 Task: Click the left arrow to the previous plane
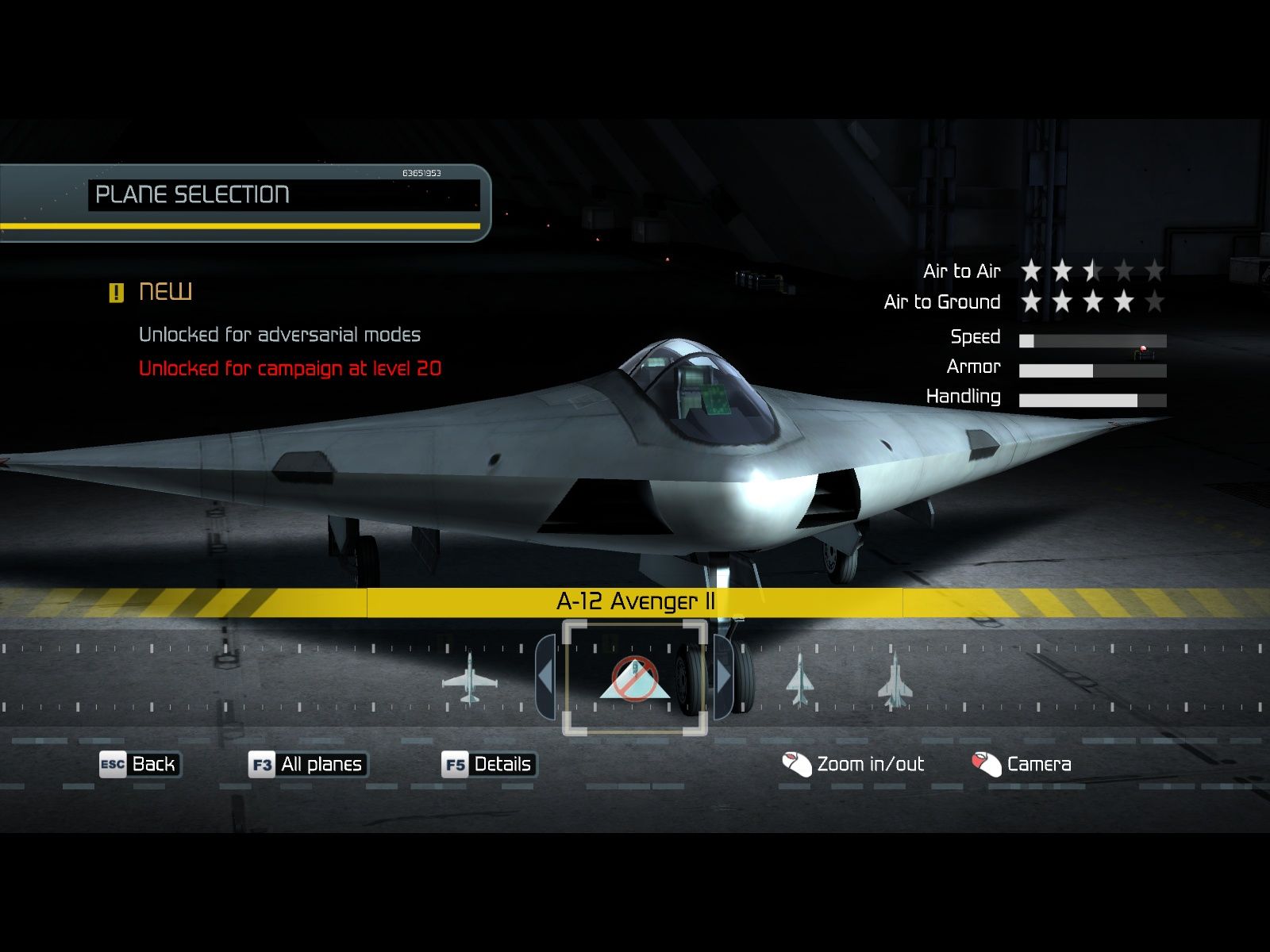point(545,678)
